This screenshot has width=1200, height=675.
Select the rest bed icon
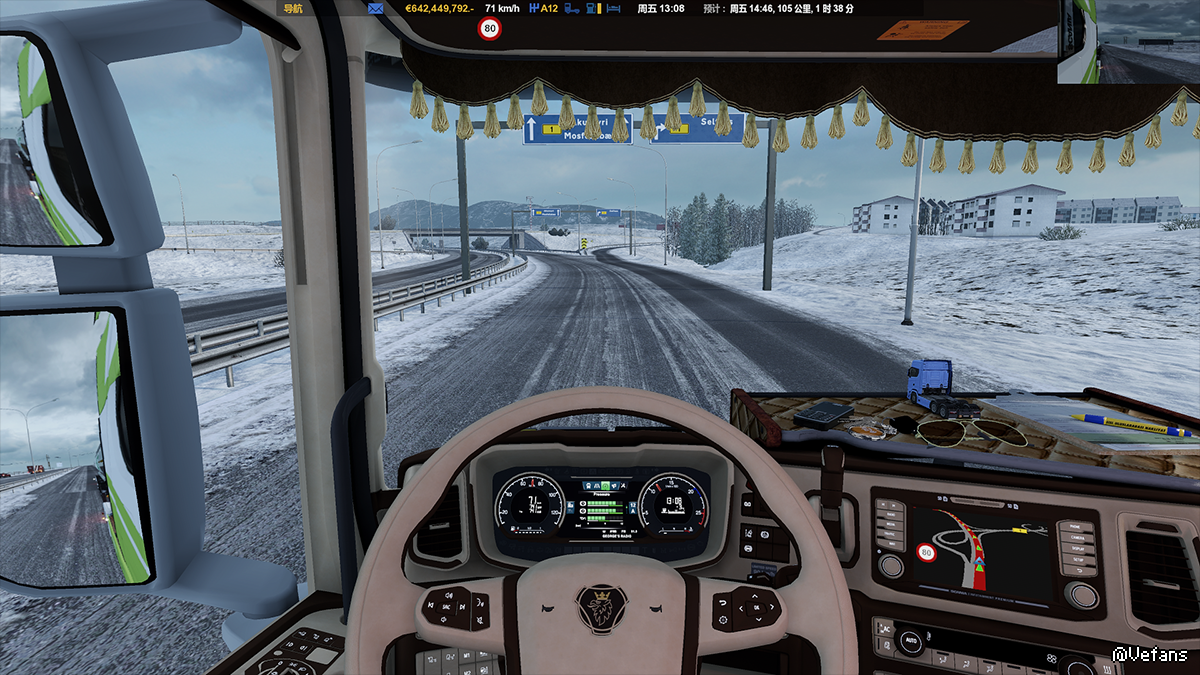pyautogui.click(x=613, y=8)
